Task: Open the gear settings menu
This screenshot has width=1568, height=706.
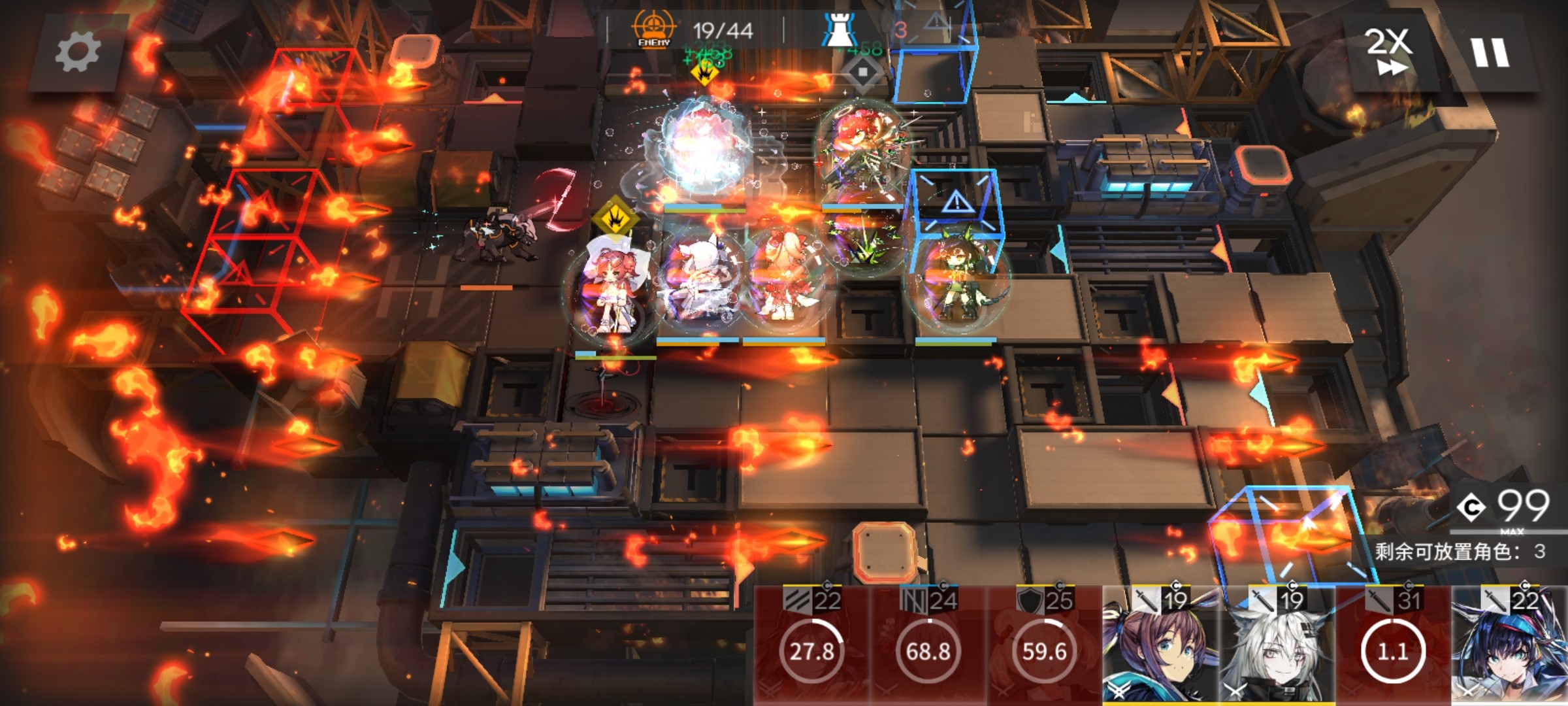Action: [x=77, y=52]
